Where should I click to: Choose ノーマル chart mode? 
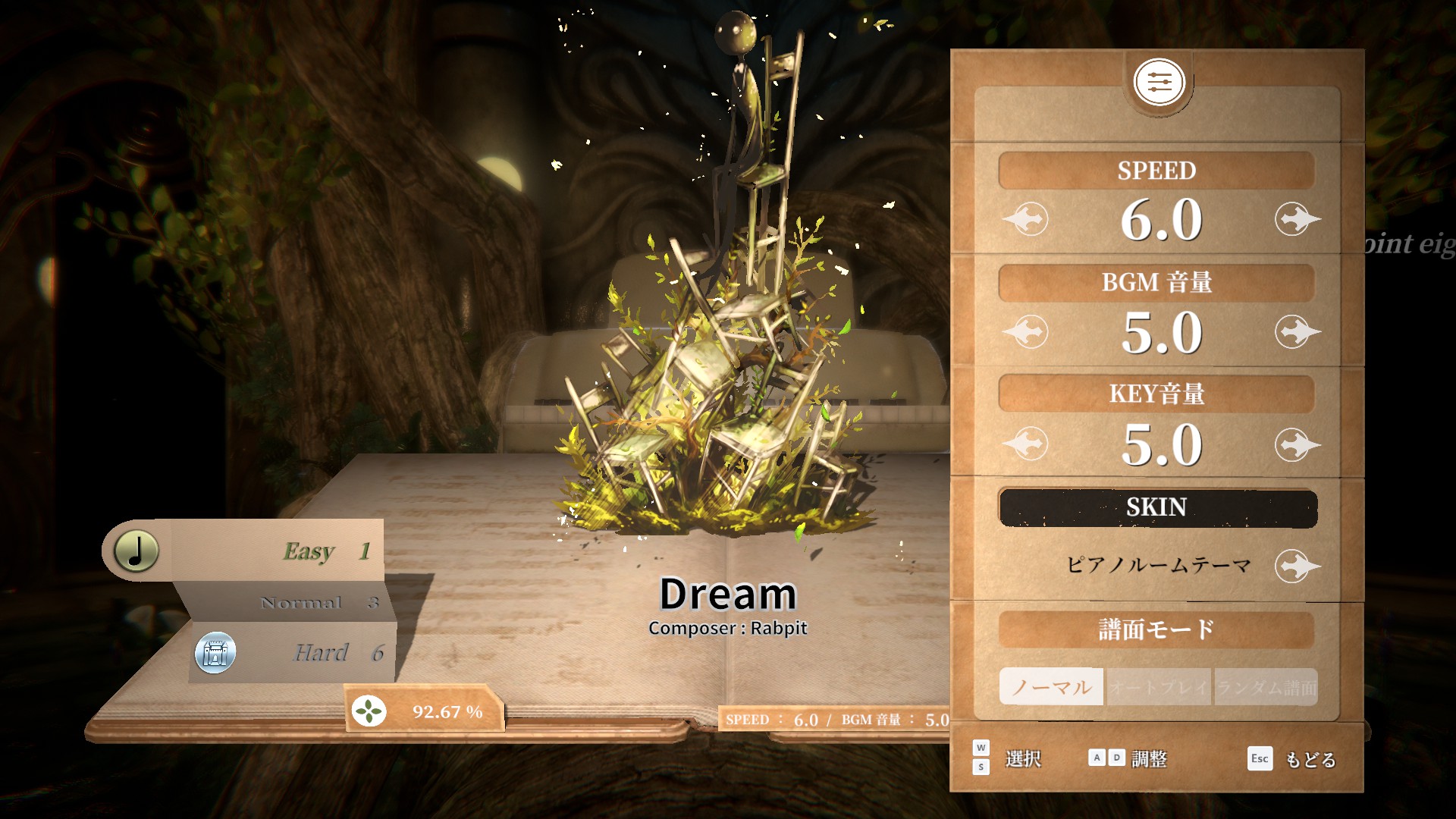pyautogui.click(x=1051, y=687)
